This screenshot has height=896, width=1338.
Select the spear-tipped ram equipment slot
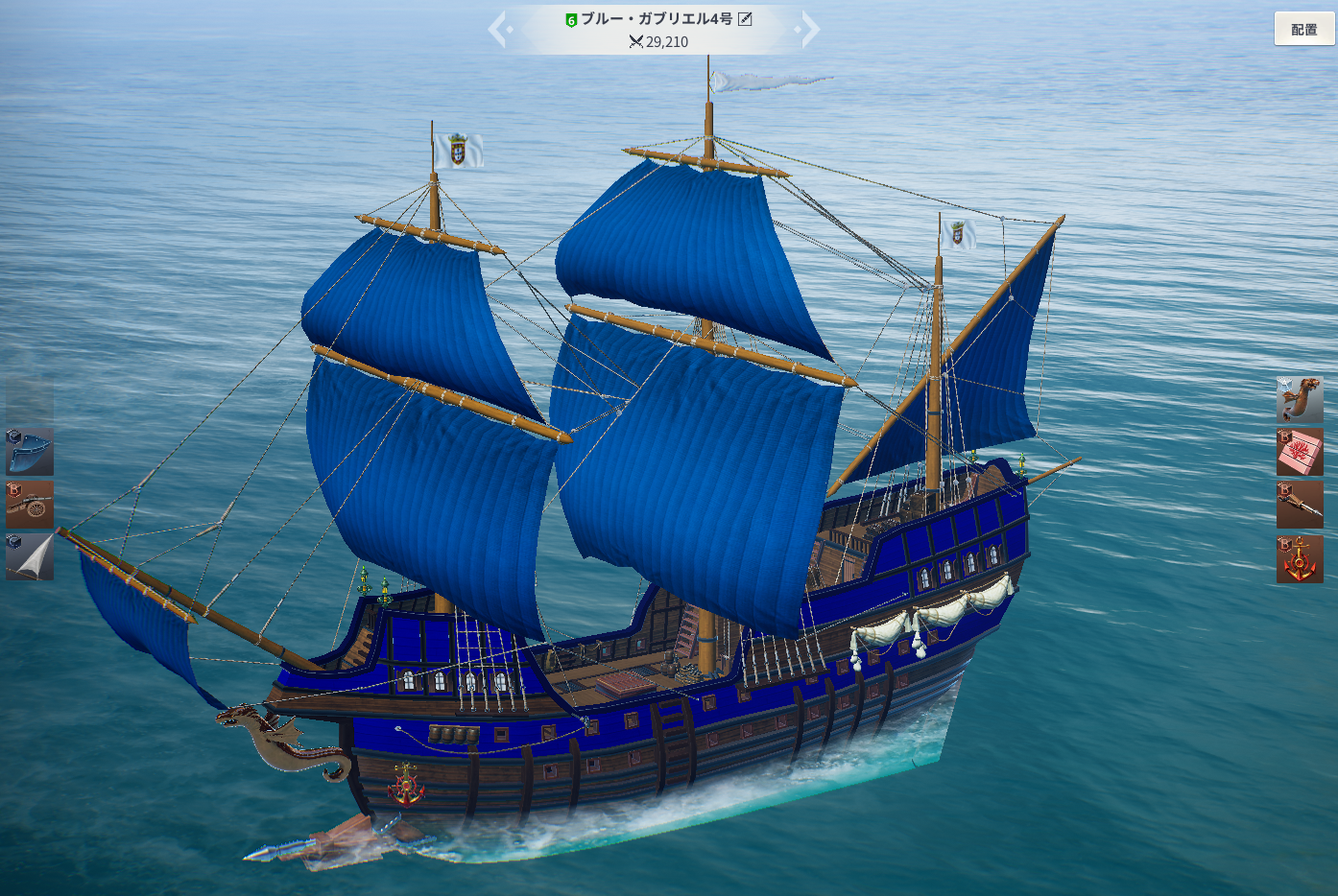(x=1300, y=505)
